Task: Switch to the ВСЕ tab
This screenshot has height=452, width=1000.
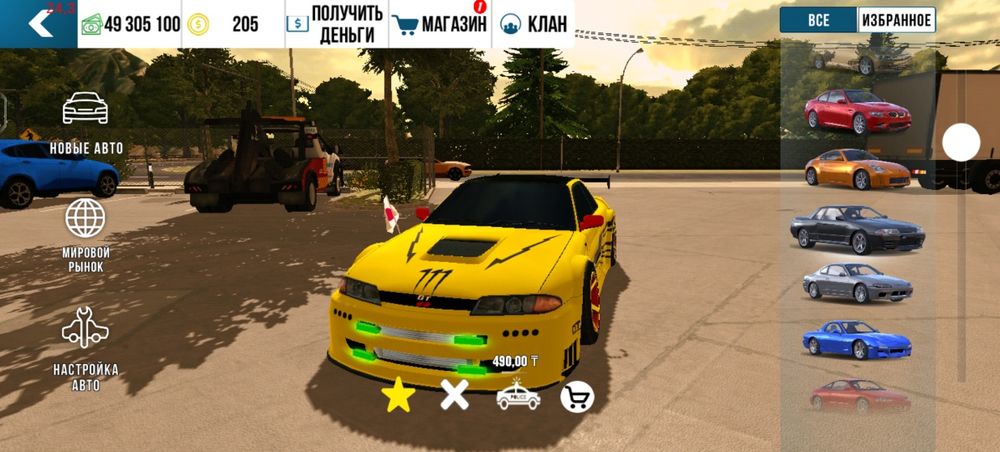Action: coord(818,20)
